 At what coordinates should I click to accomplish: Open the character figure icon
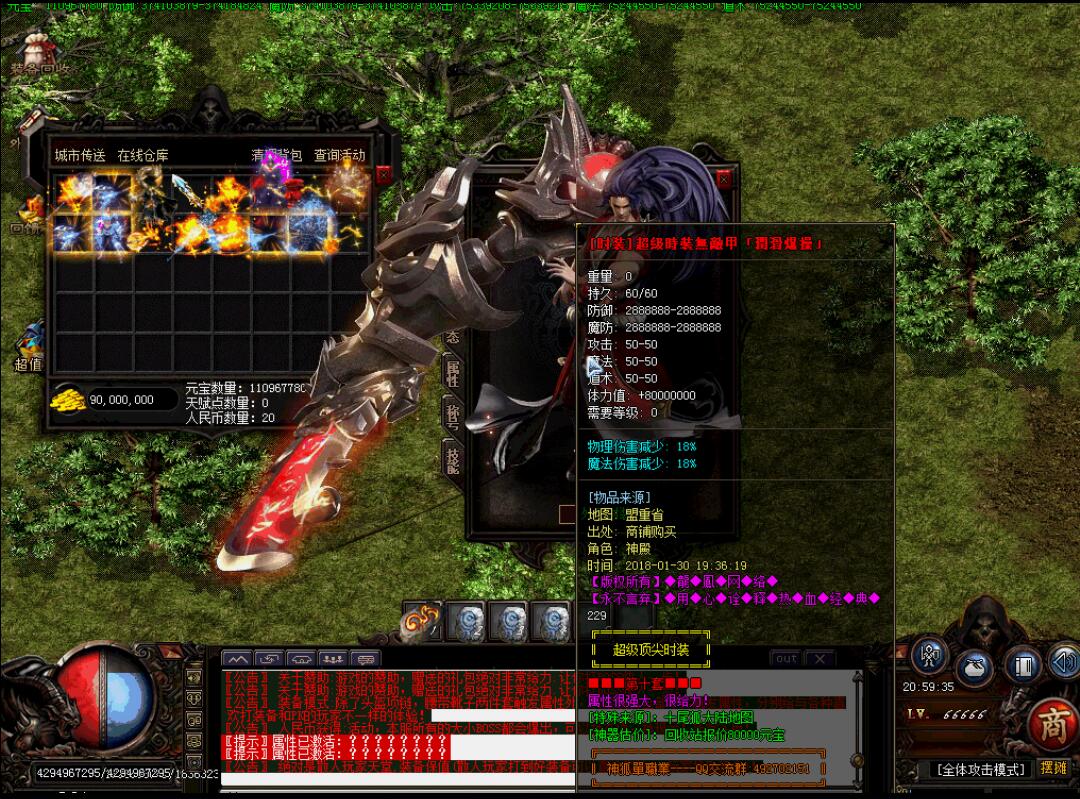point(931,657)
